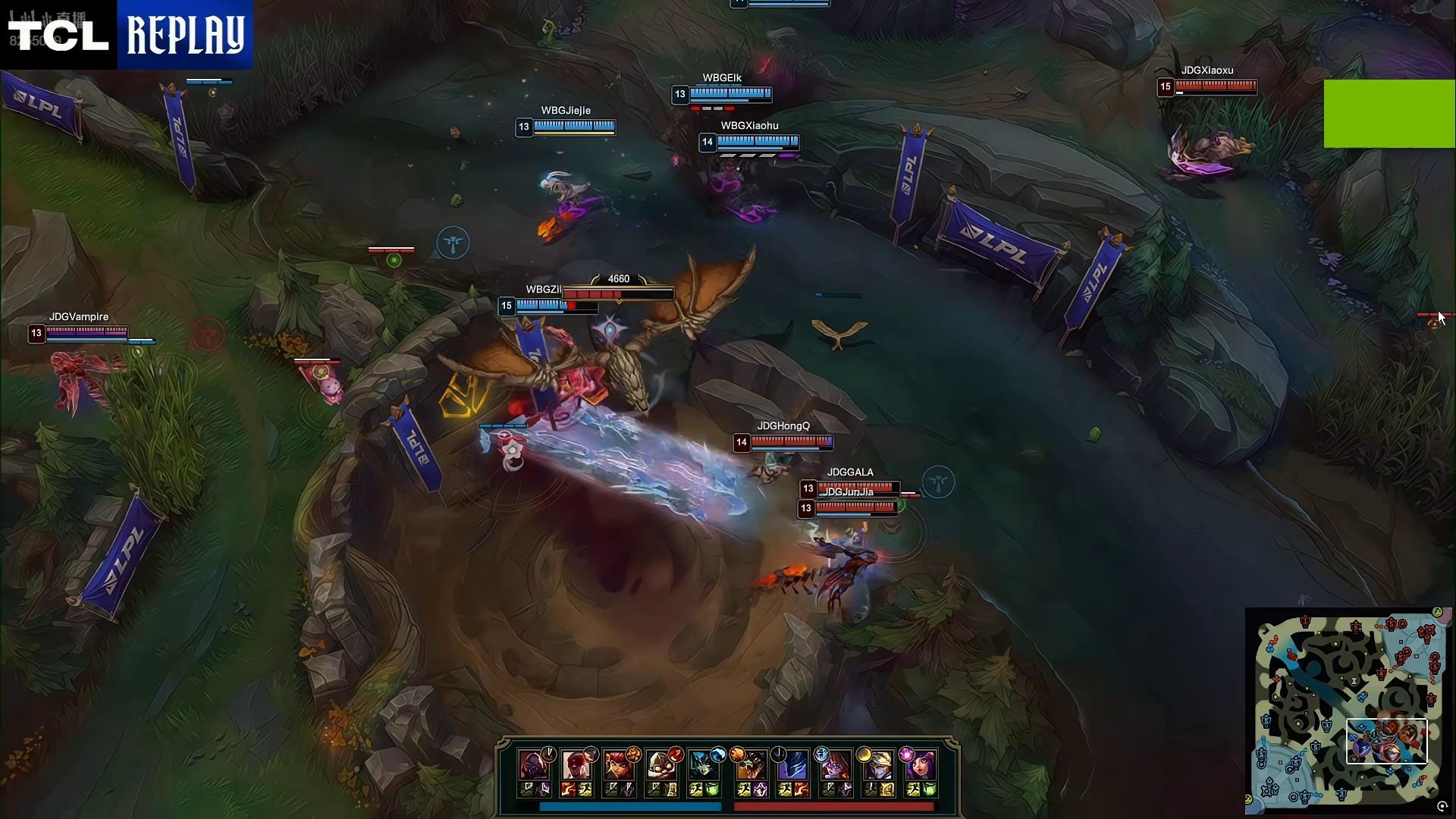Click the white camera viewport box on minimap

[x=1386, y=741]
